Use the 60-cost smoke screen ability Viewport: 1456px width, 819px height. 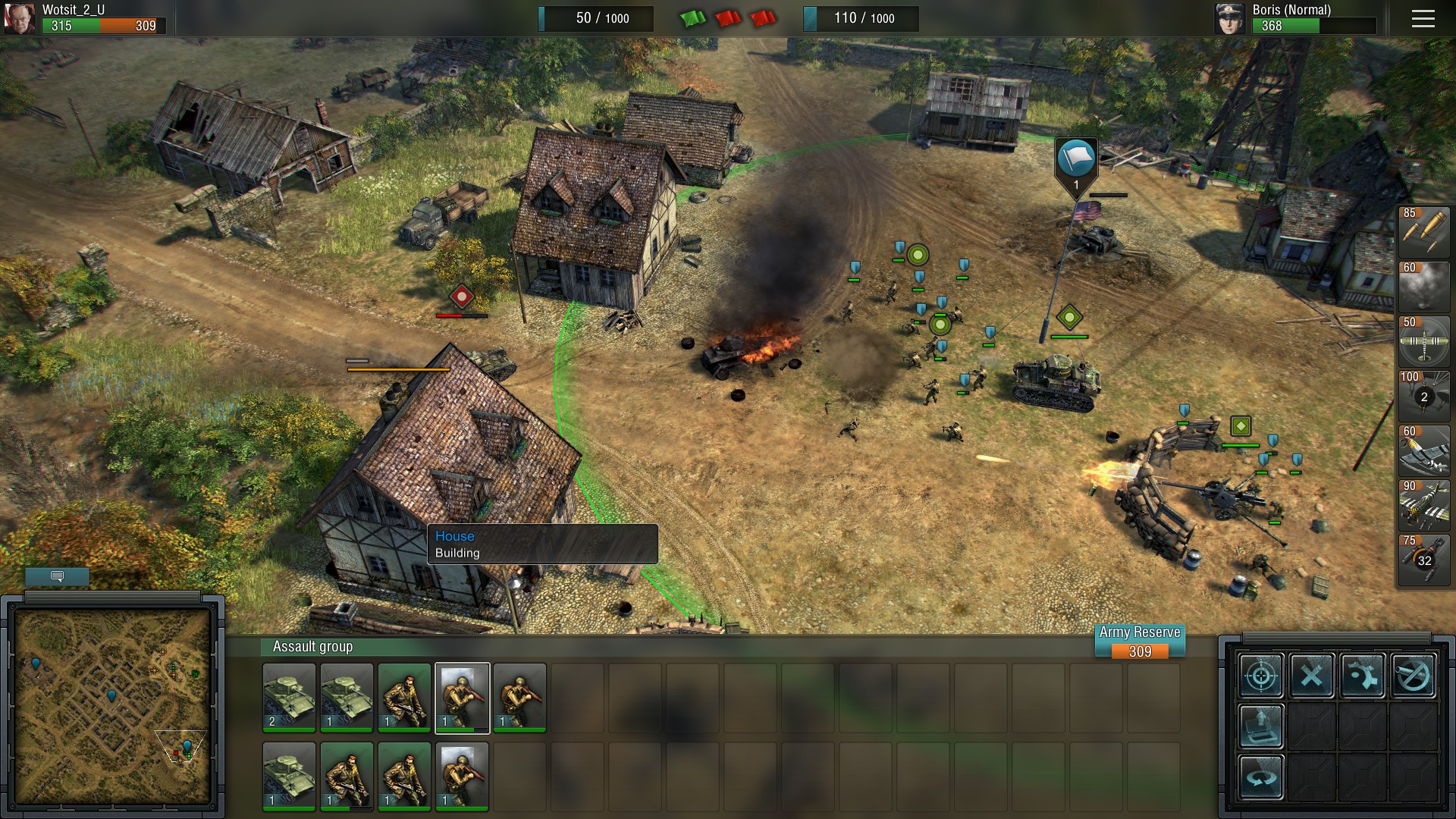(1423, 286)
